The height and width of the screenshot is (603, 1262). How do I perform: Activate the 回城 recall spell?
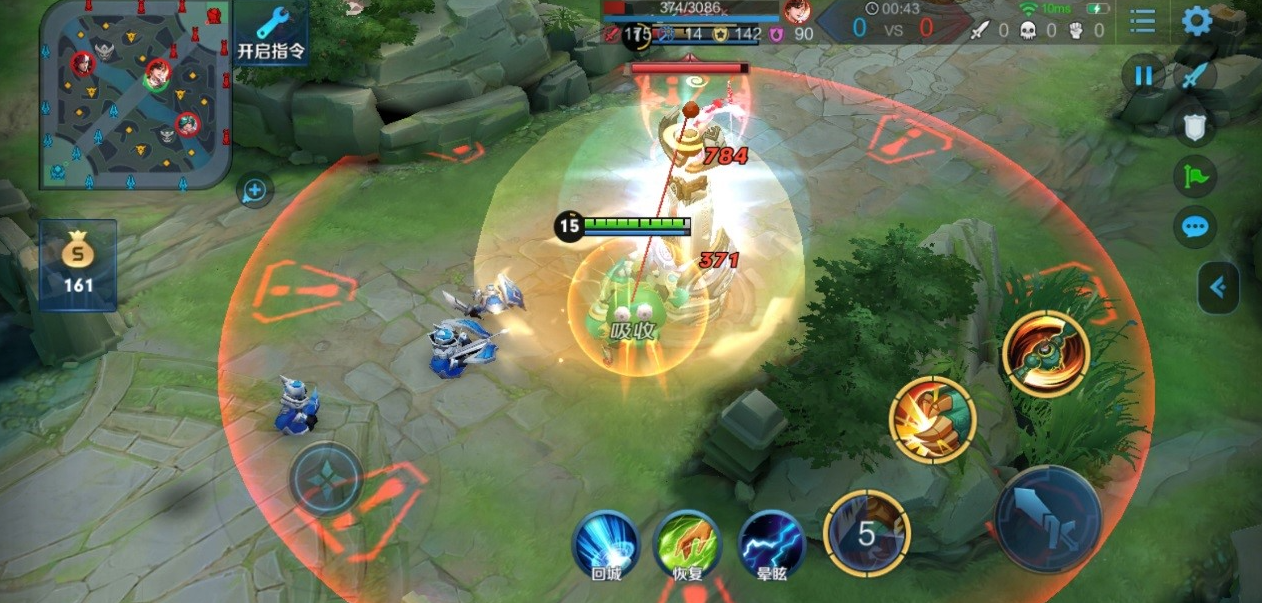[605, 545]
